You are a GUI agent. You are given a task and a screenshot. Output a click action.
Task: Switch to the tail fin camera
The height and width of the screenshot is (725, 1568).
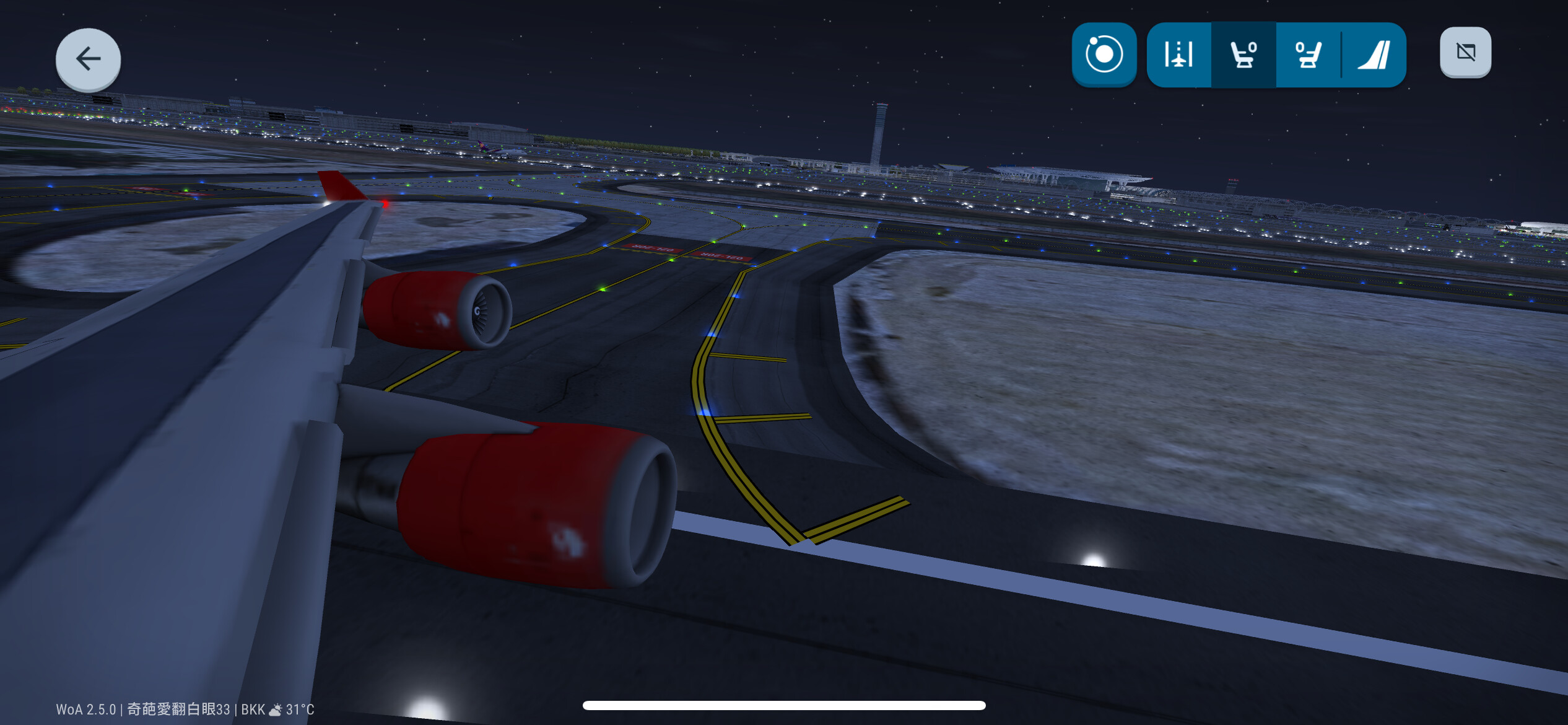point(1374,55)
